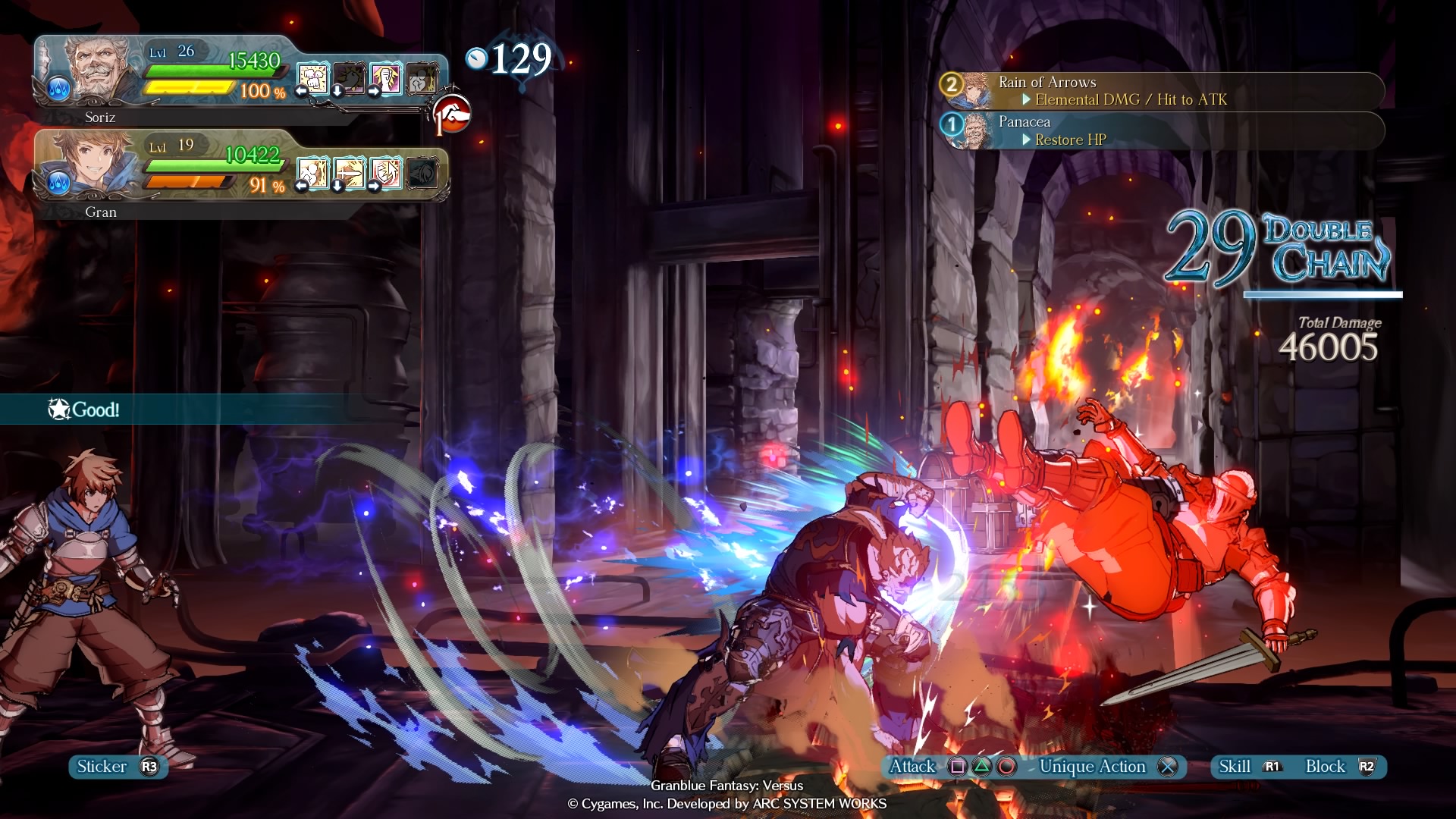Select the Panacea Restore HP entry
The width and height of the screenshot is (1456, 819).
pyautogui.click(x=1160, y=131)
